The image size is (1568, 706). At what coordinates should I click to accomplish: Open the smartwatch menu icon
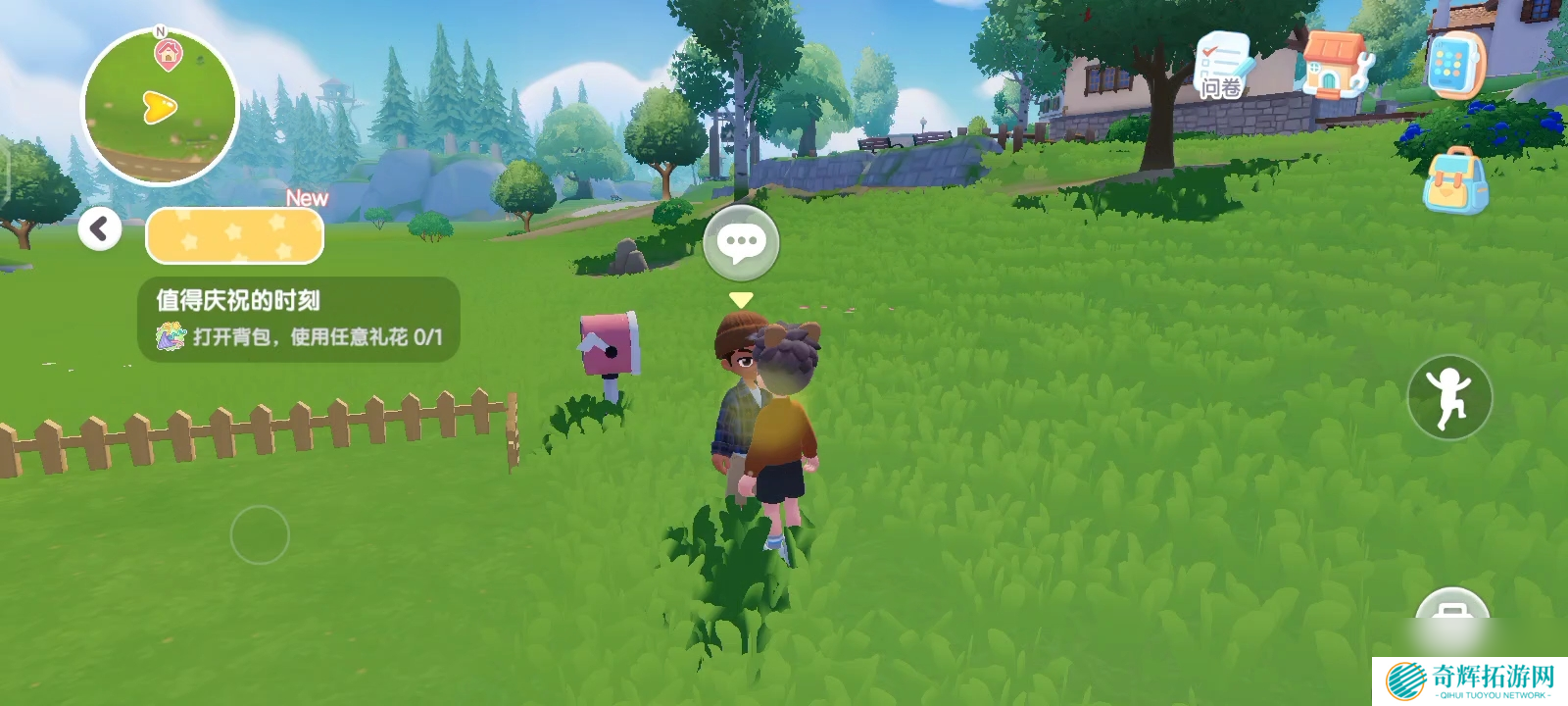pyautogui.click(x=1454, y=65)
